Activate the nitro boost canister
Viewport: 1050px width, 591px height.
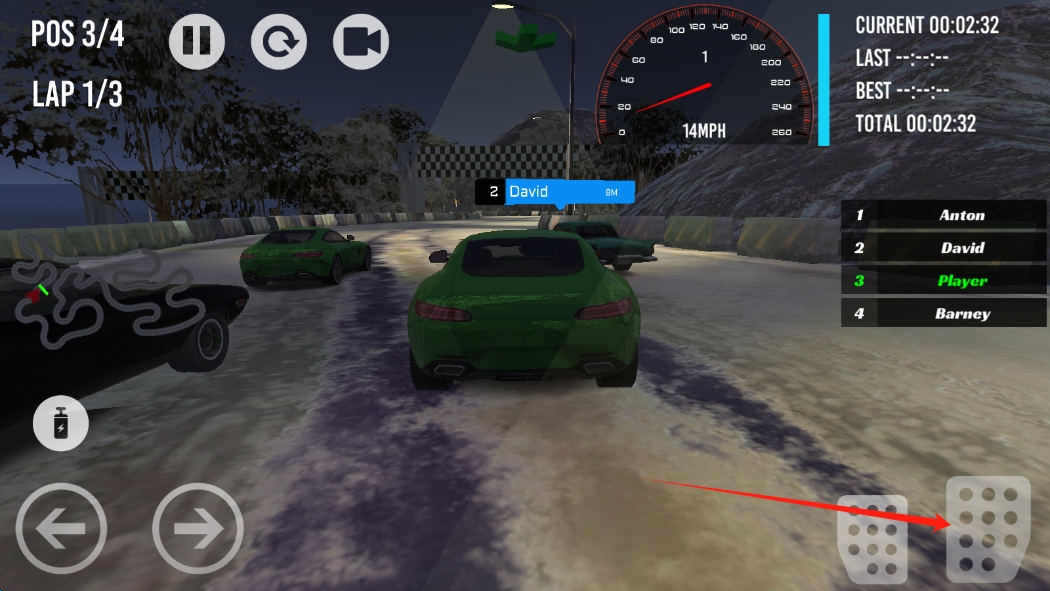61,423
